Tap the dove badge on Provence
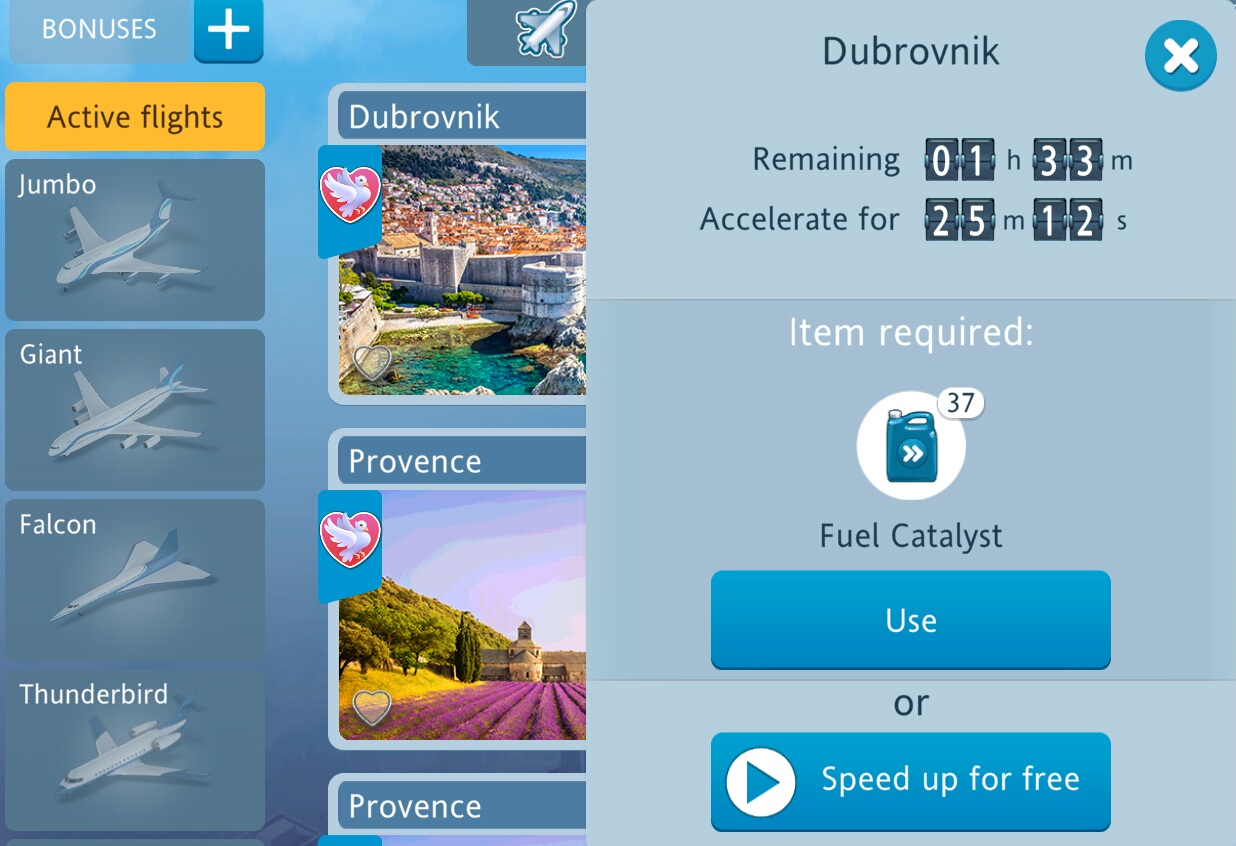 350,540
